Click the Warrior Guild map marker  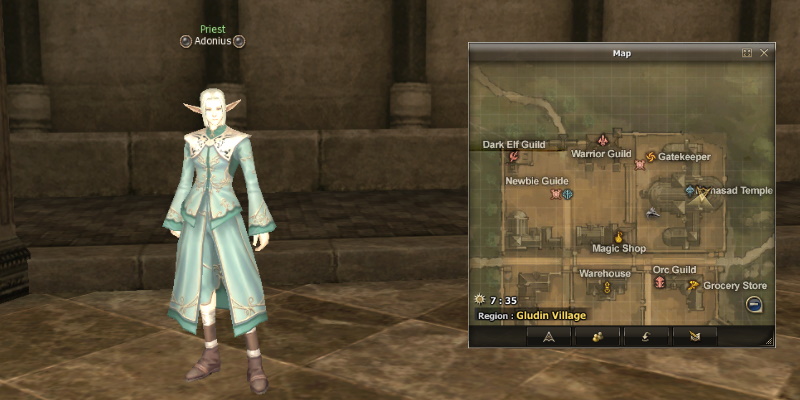click(603, 140)
